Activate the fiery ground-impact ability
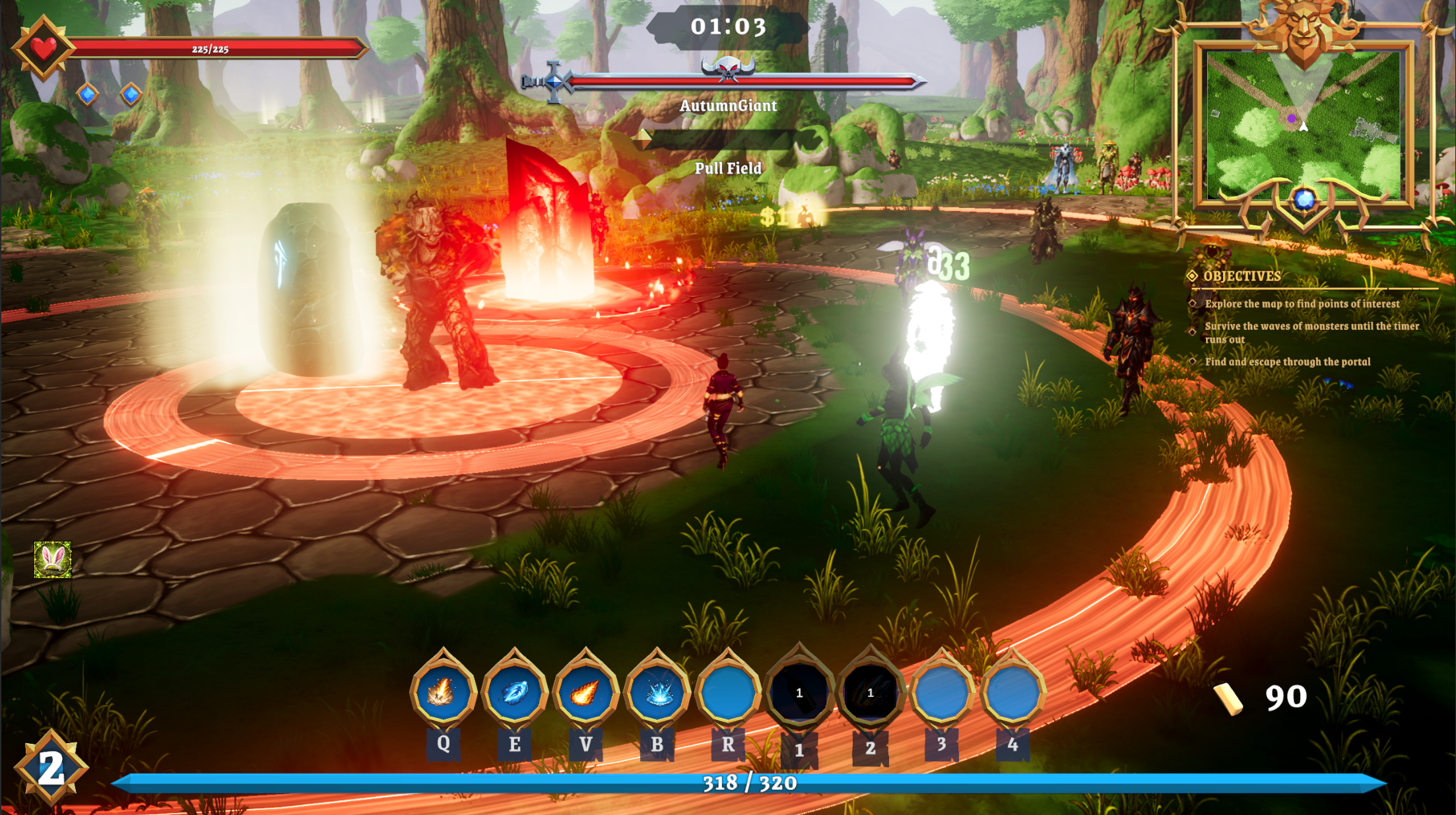Screen dimensions: 1456x815 (x=443, y=692)
